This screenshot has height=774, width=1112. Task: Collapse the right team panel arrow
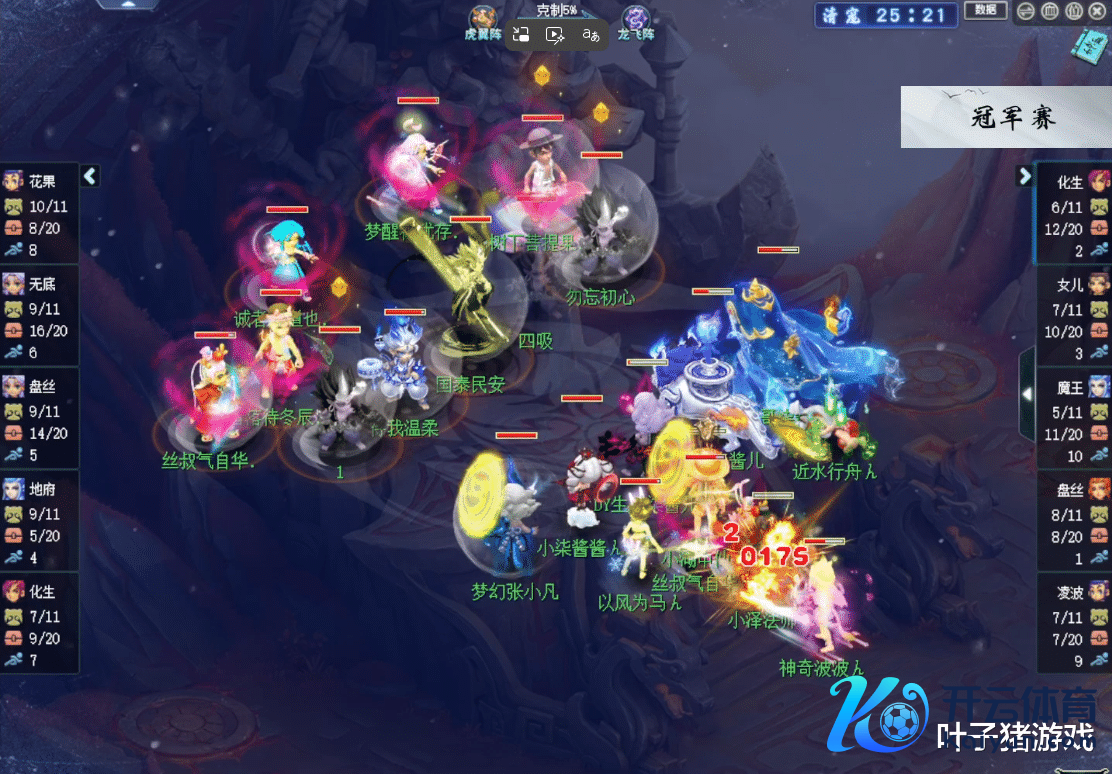1024,176
